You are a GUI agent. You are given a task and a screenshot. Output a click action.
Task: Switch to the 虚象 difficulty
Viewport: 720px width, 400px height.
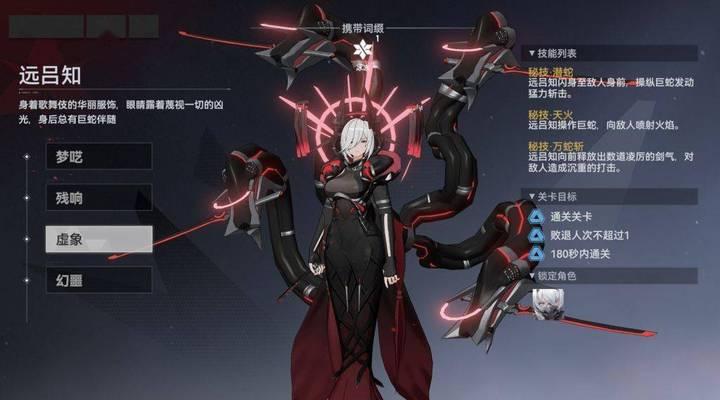click(97, 238)
